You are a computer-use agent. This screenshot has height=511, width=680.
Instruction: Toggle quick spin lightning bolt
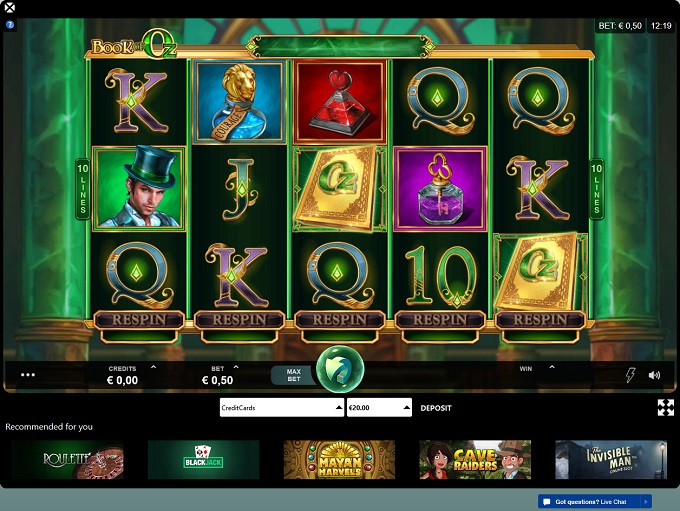[630, 375]
